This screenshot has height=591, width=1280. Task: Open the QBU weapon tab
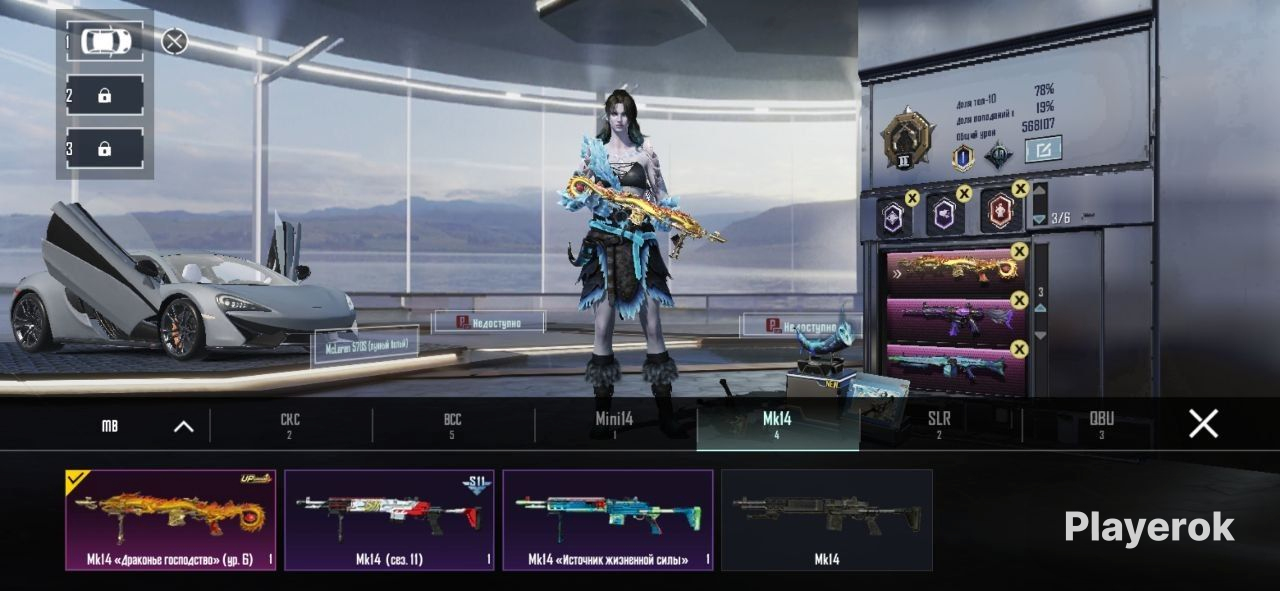point(1101,425)
